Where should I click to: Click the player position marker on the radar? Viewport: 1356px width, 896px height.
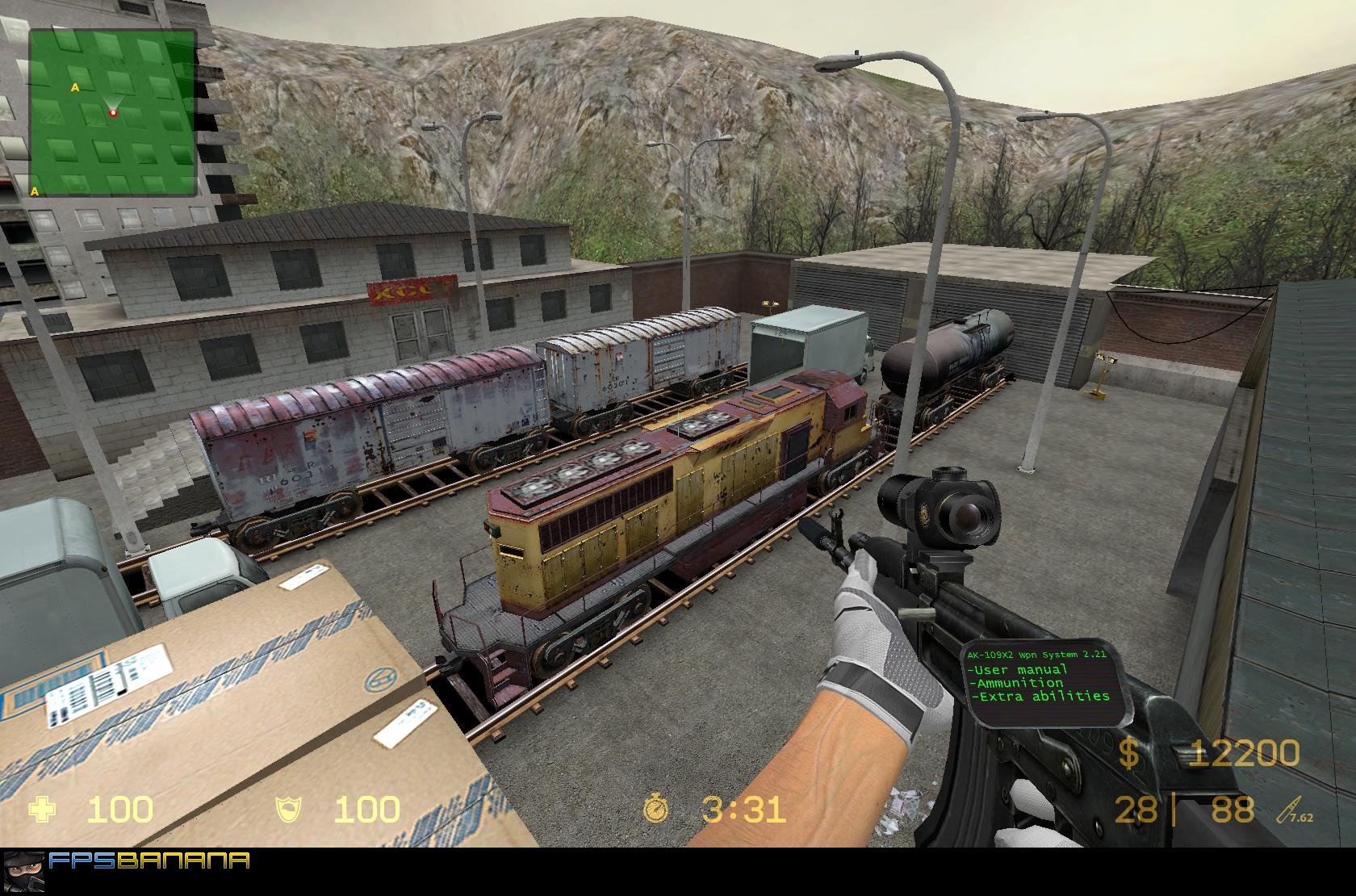point(113,111)
